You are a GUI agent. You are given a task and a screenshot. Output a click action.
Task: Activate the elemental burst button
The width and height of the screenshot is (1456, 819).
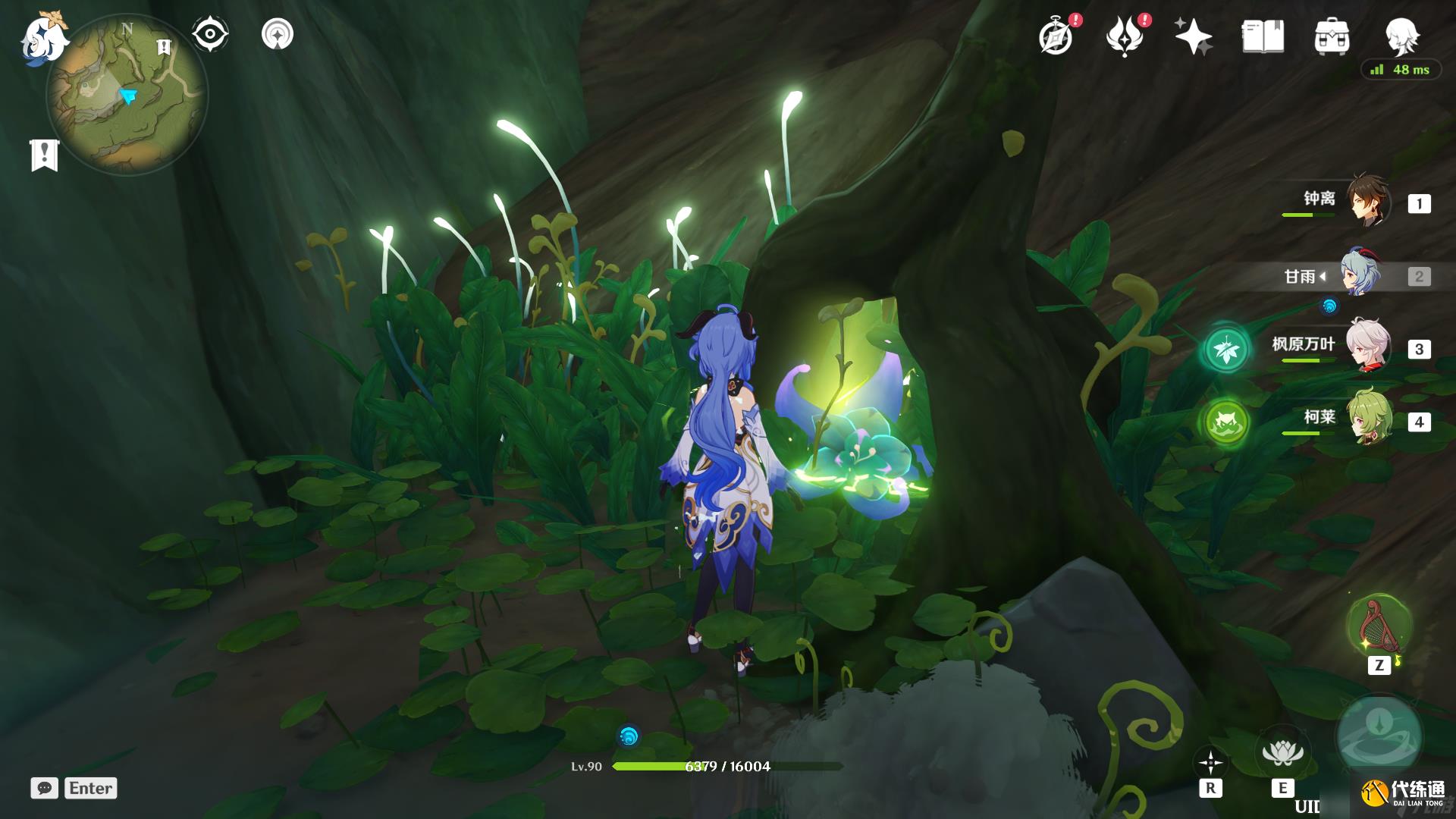[1379, 736]
